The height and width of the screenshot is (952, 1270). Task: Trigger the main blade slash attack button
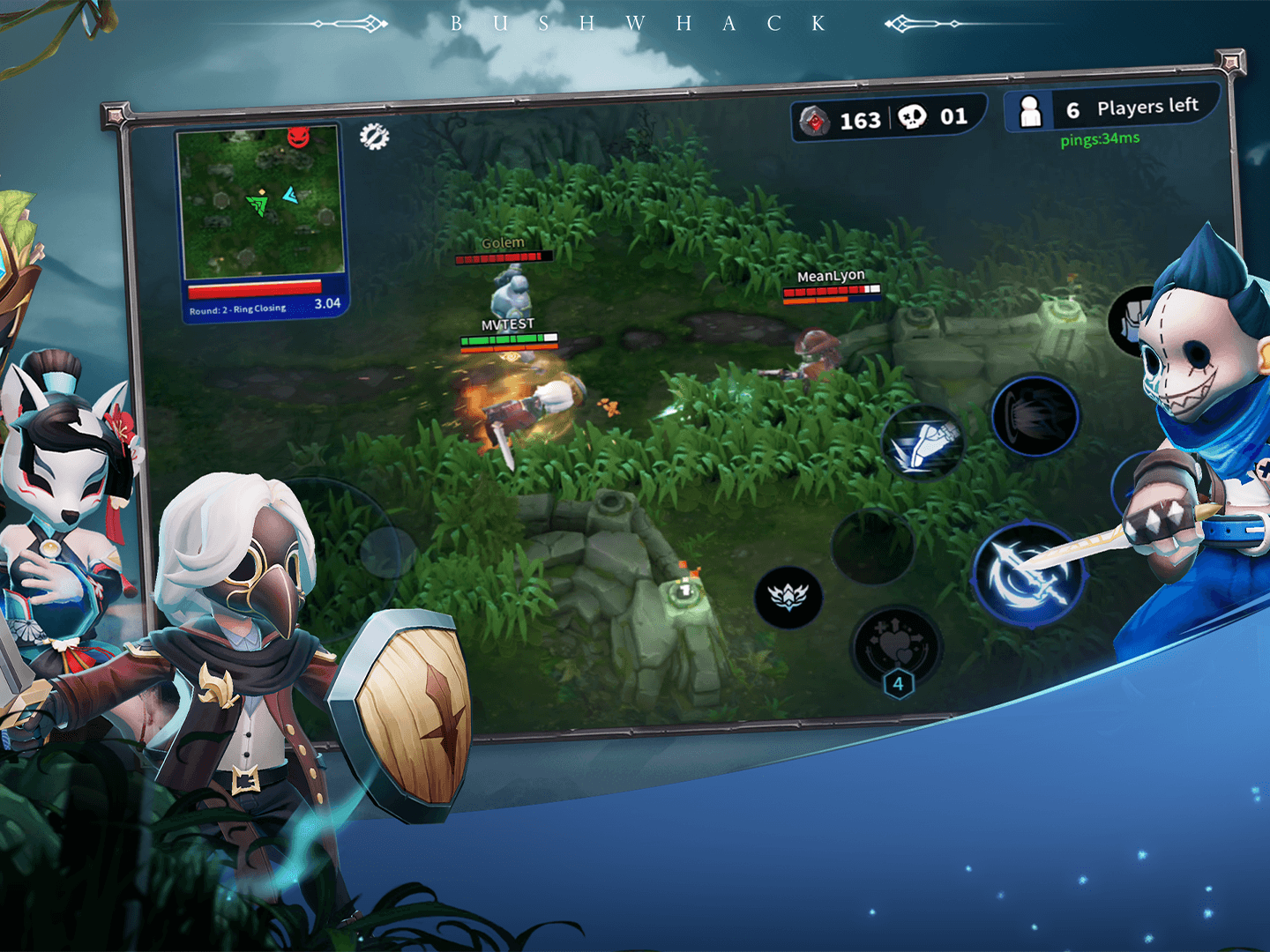point(1027,576)
